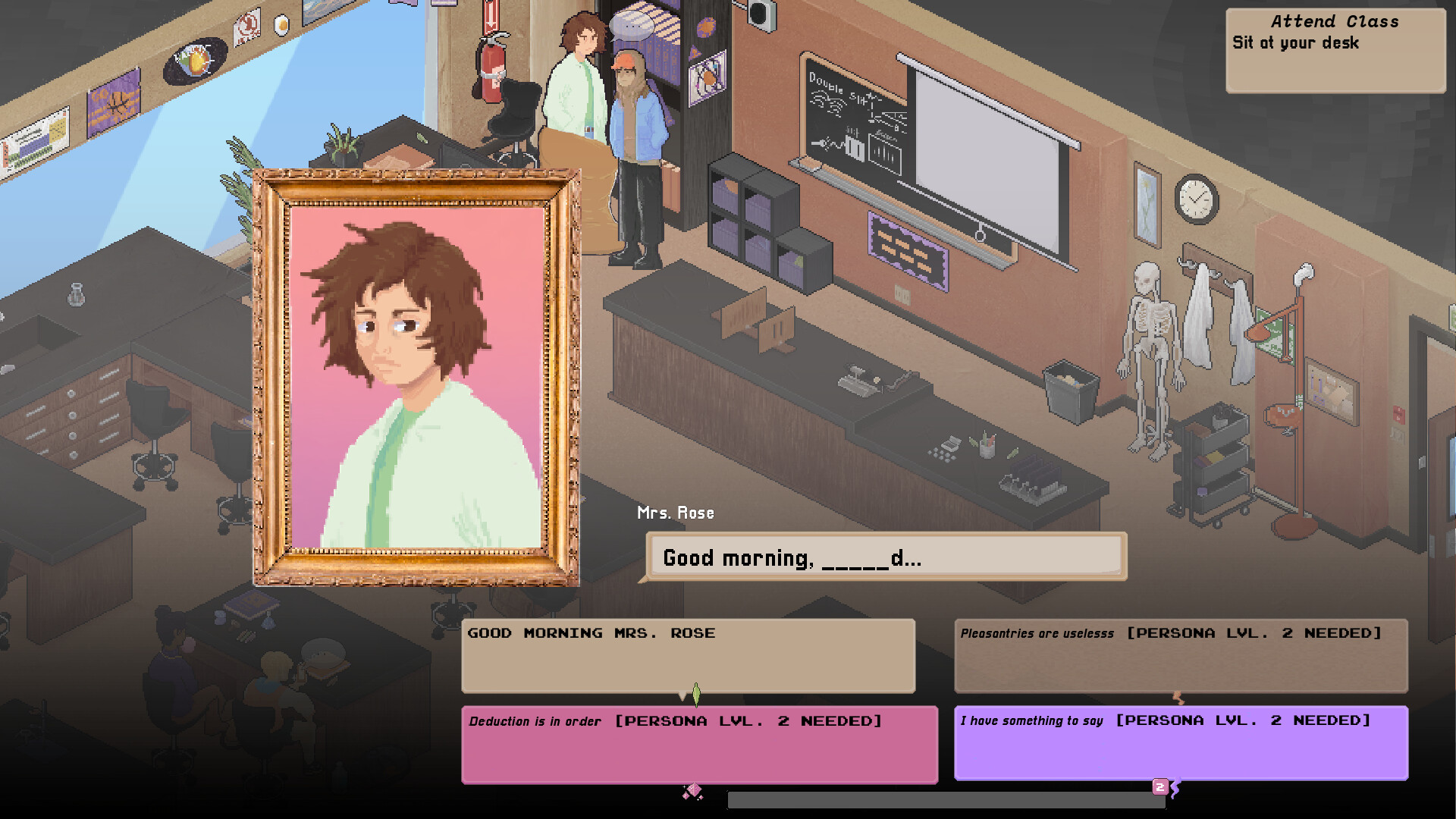
Task: Click the green gem icon below the first dialogue option
Action: 696,695
